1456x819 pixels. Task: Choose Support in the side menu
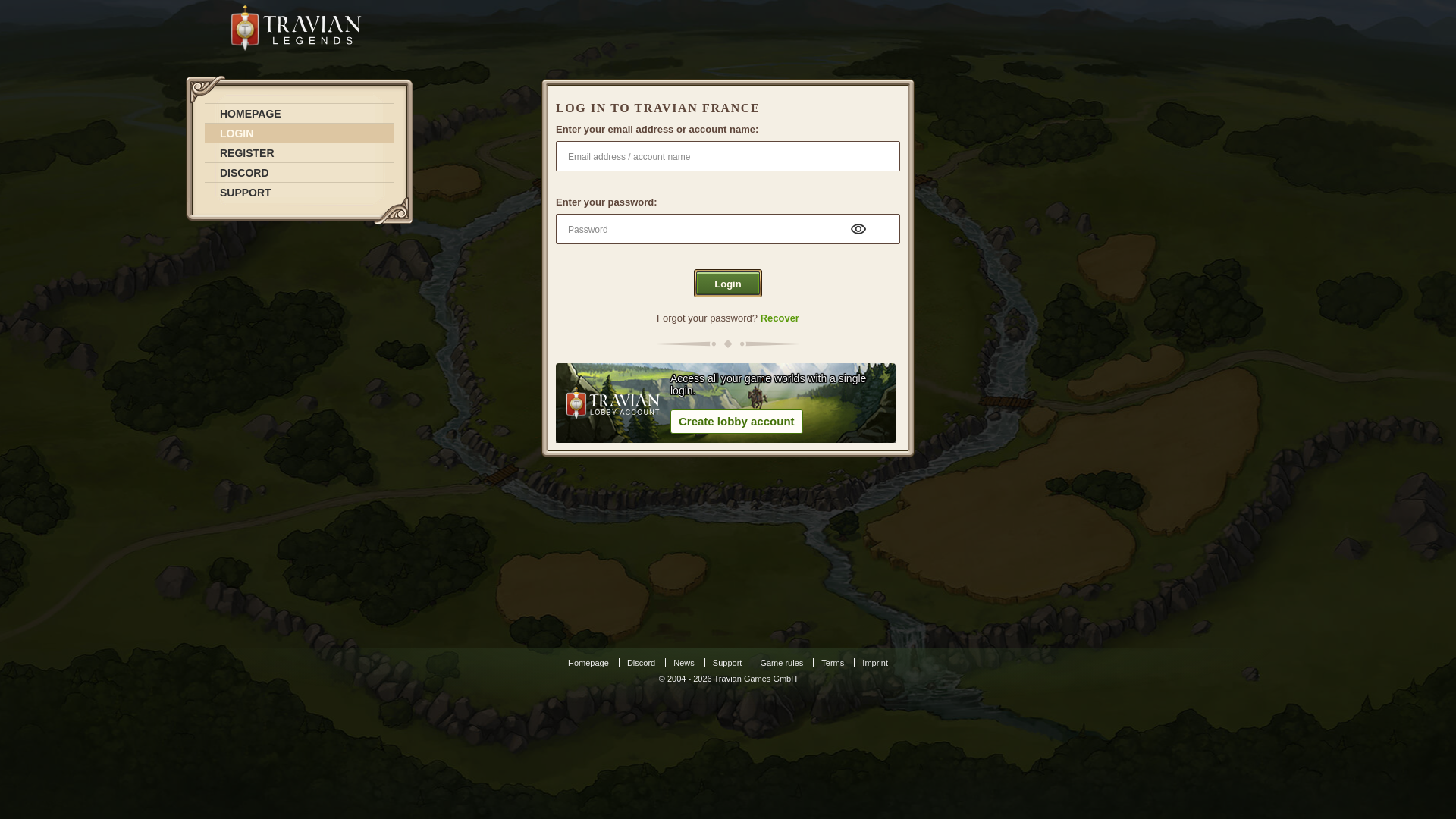(x=245, y=193)
